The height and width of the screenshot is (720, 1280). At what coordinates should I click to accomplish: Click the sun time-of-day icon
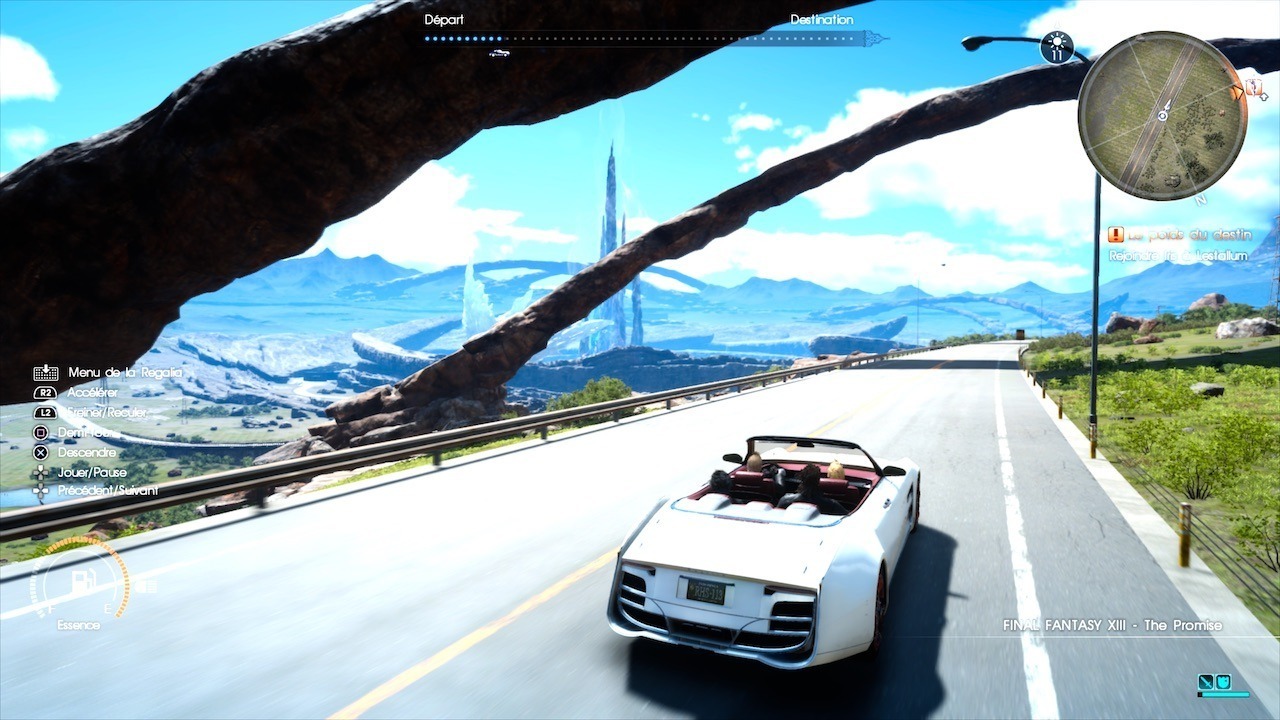click(x=1056, y=46)
